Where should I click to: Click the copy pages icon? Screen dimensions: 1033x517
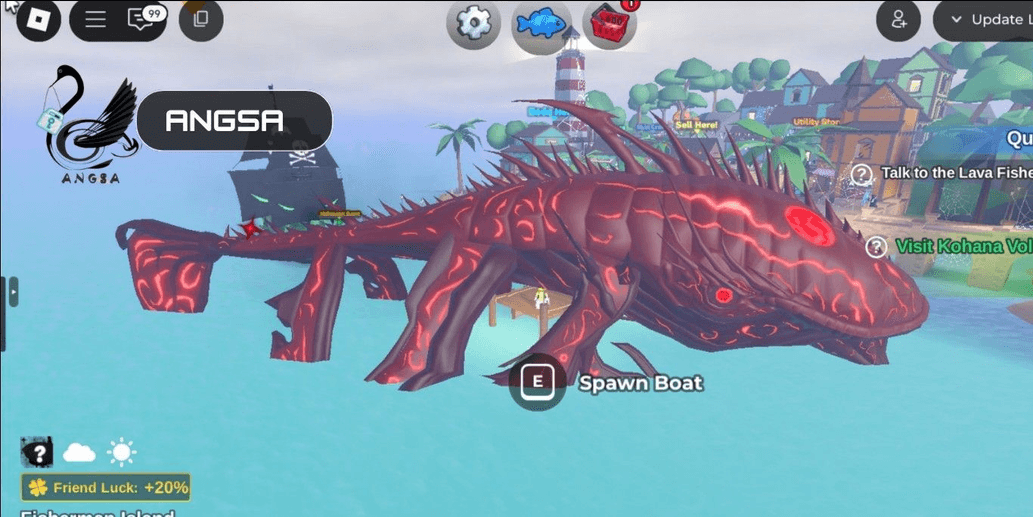click(x=201, y=20)
